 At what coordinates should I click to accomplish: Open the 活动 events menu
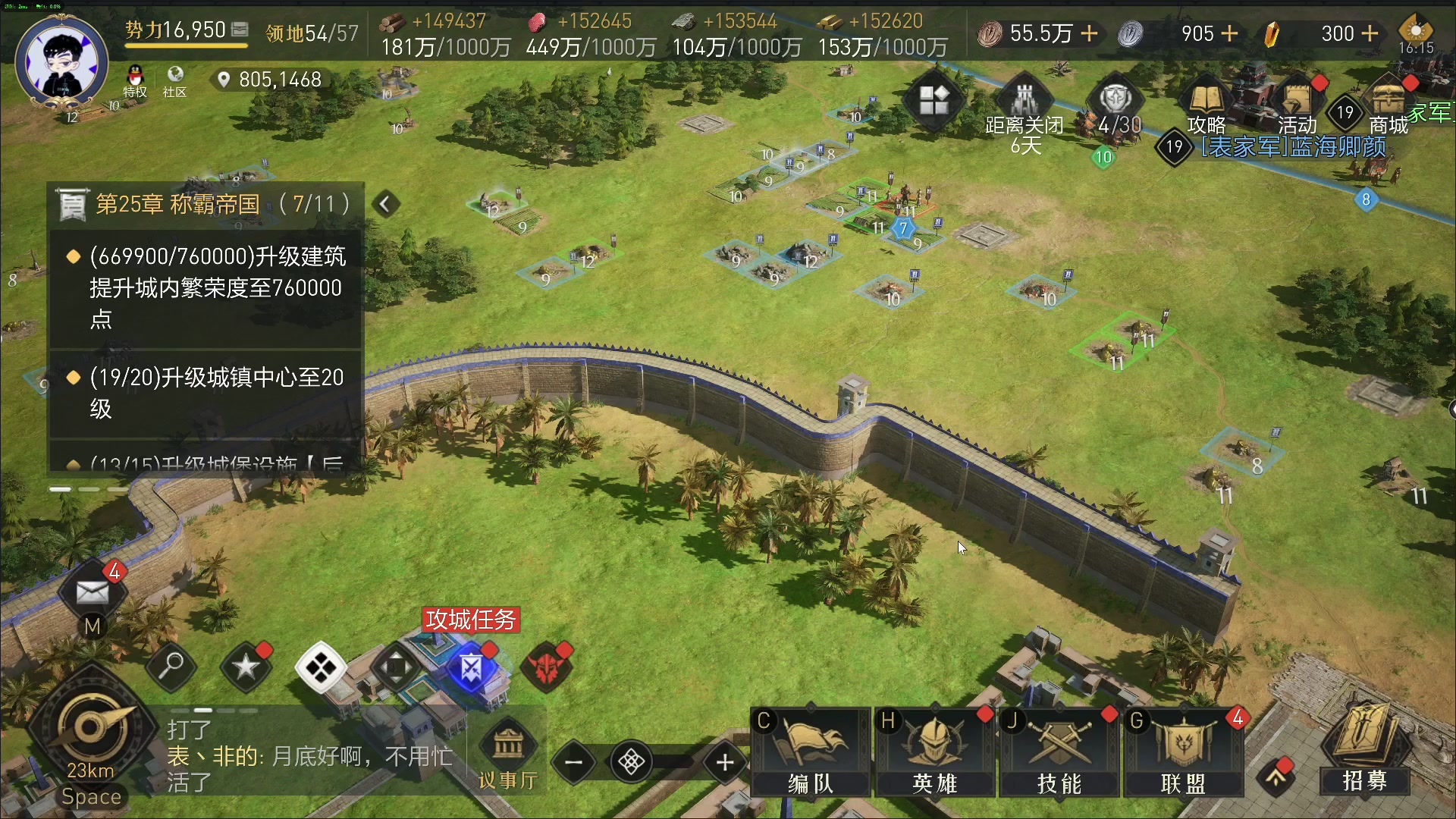pos(1297,108)
